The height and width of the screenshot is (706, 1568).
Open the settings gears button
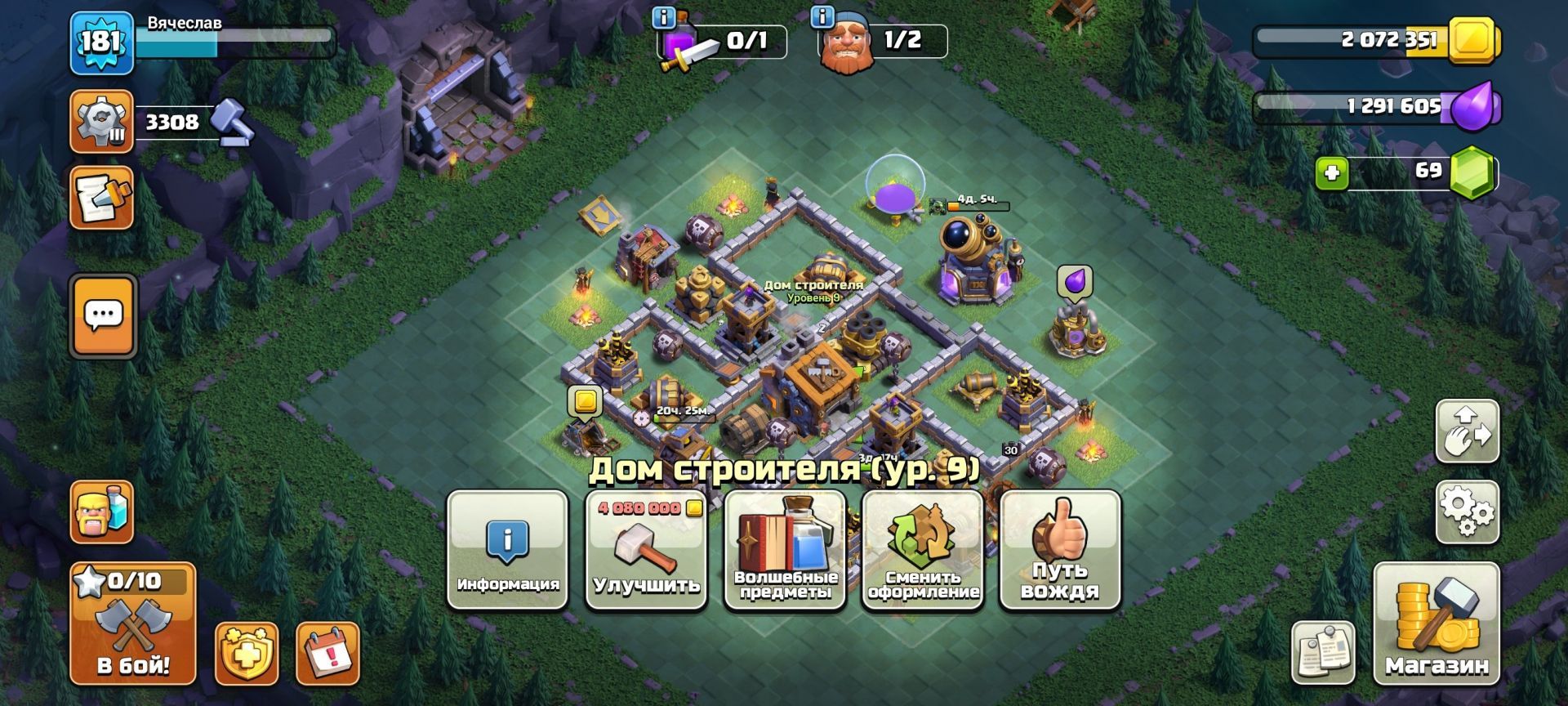[x=1468, y=512]
